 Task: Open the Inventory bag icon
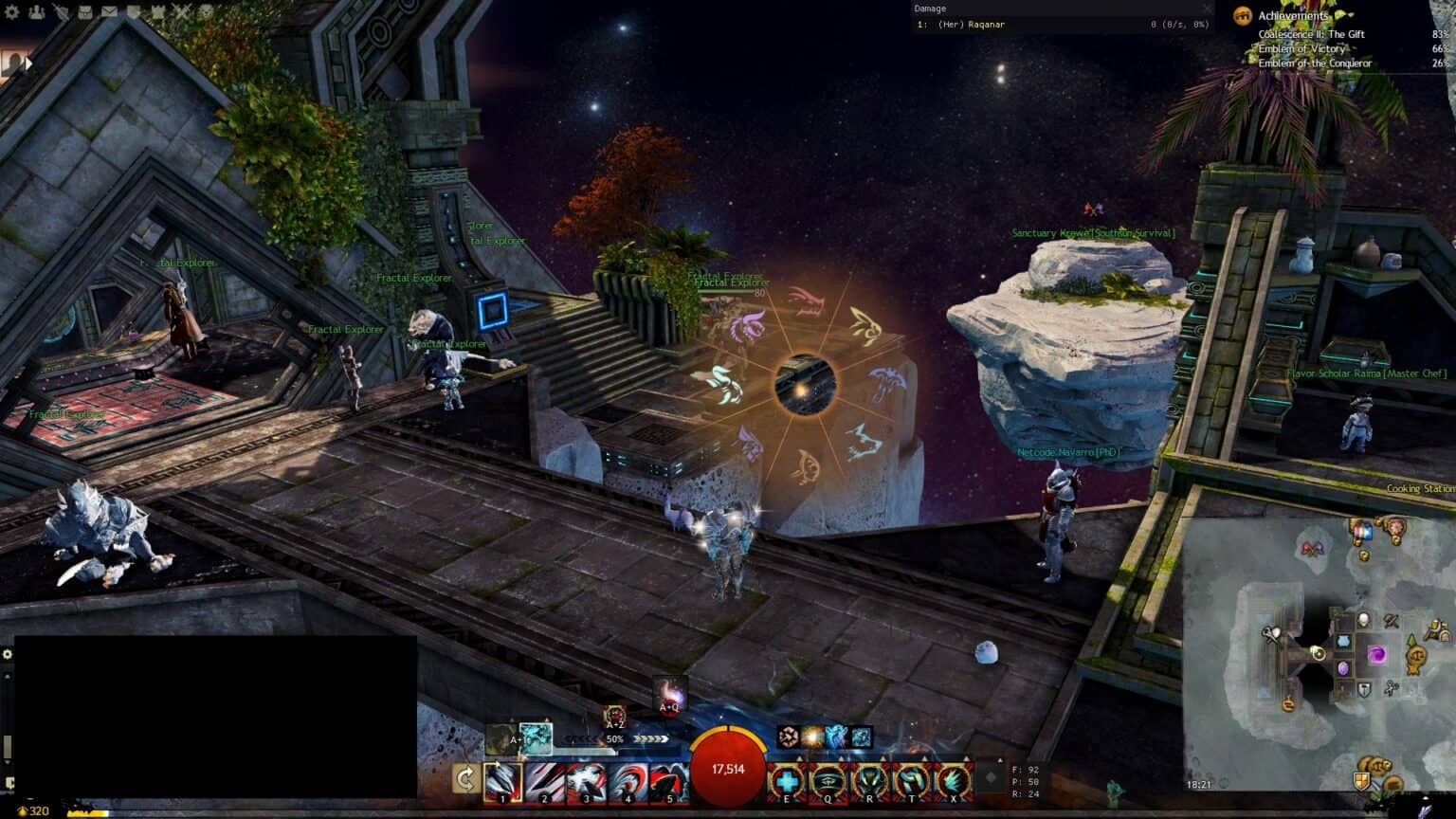(x=85, y=11)
